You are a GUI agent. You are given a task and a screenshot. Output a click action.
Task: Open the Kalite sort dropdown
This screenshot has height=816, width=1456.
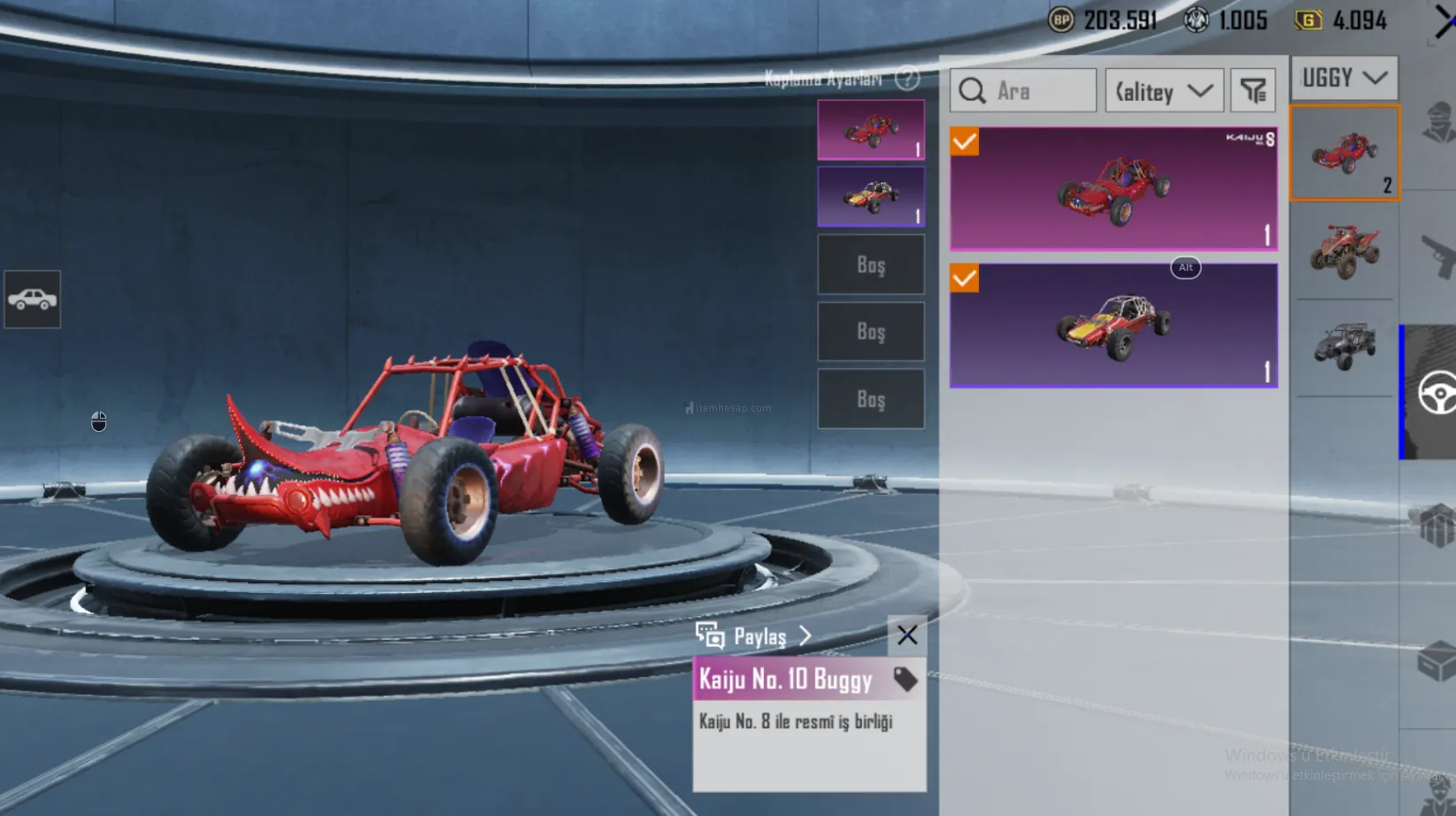pyautogui.click(x=1164, y=90)
